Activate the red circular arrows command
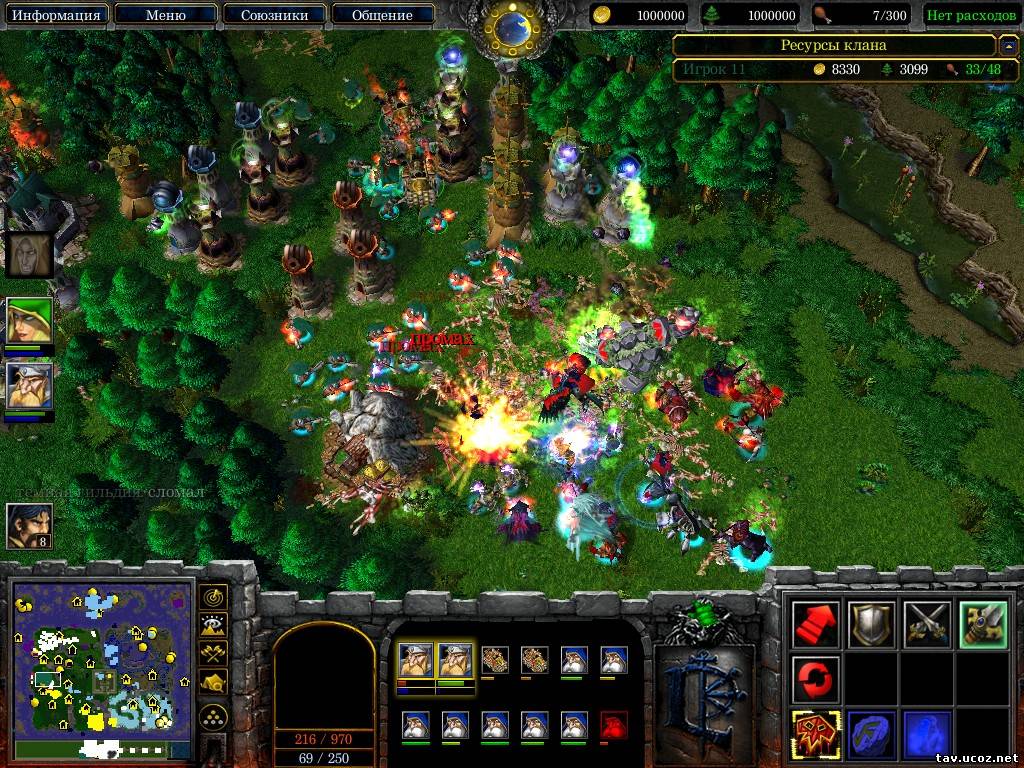Image resolution: width=1024 pixels, height=768 pixels. point(815,680)
